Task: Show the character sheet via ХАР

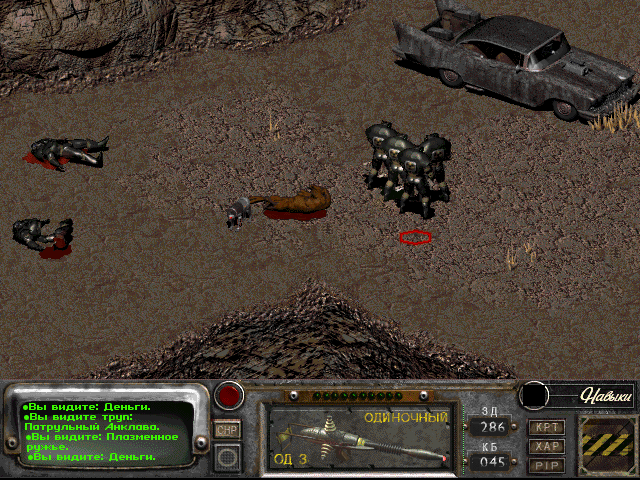Action: point(545,446)
